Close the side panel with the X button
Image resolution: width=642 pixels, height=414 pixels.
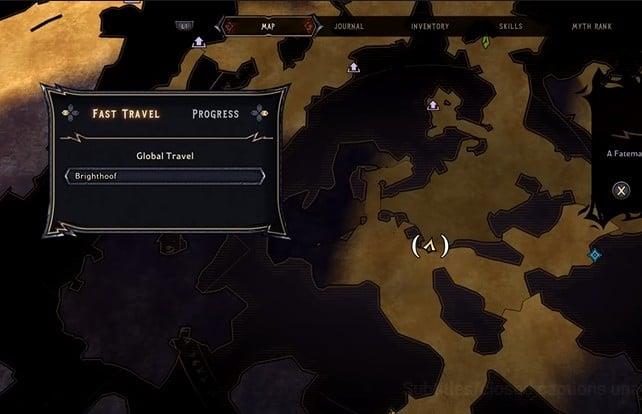click(x=621, y=190)
